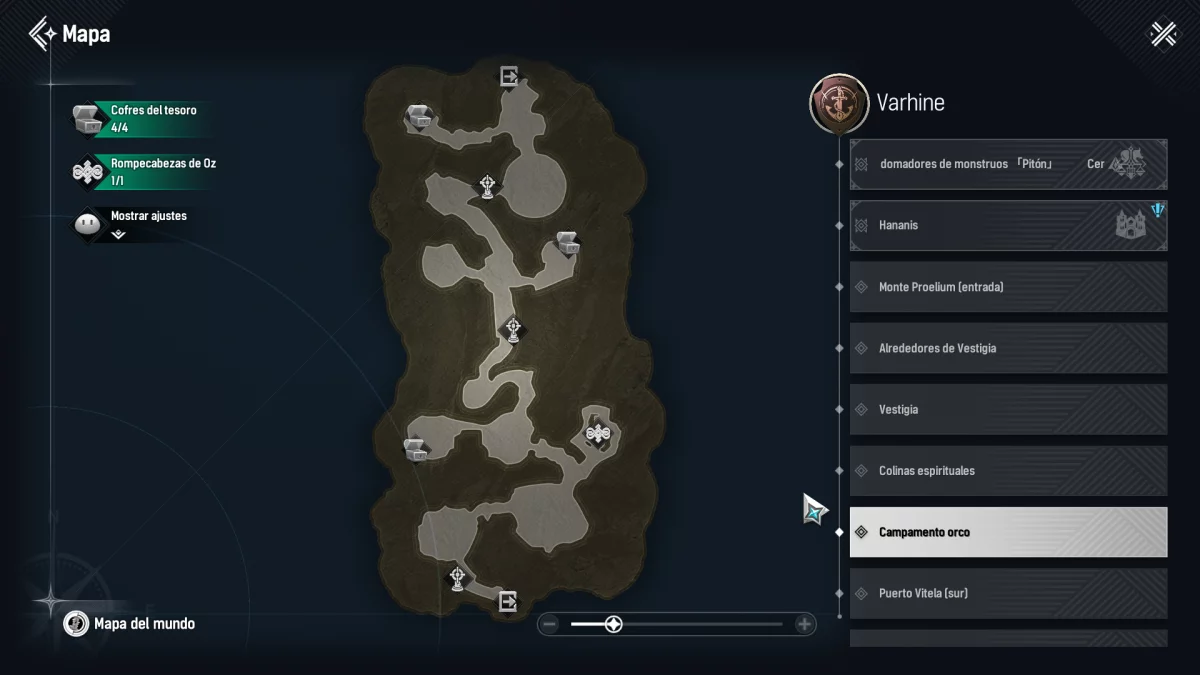Click the Oz puzzle marker on the map
Image resolution: width=1200 pixels, height=675 pixels.
tap(598, 433)
